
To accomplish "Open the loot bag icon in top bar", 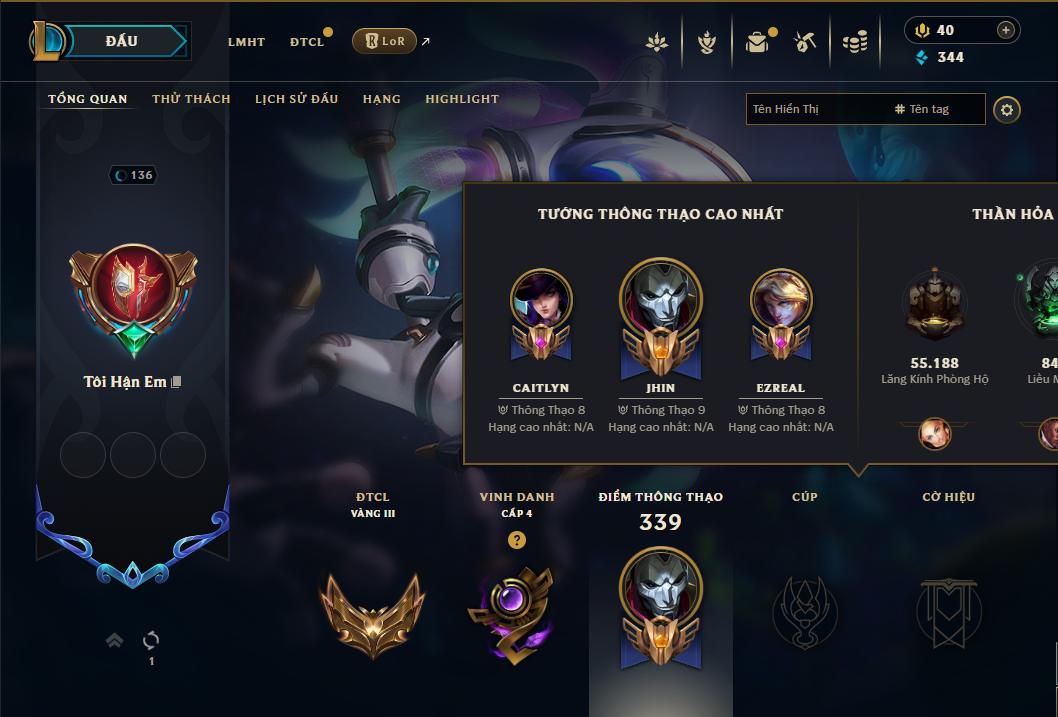I will (757, 42).
